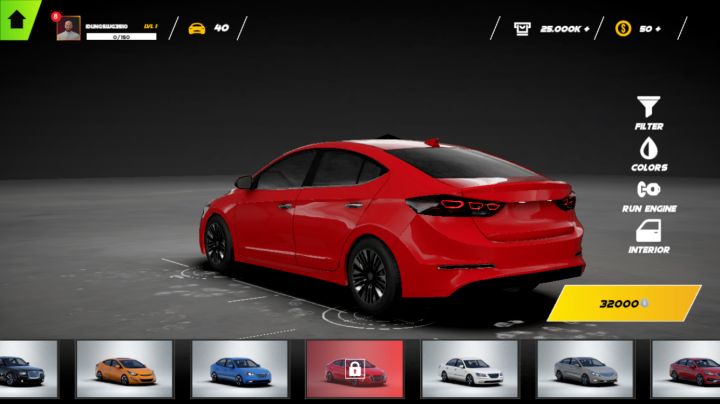Select the orange car thumbnail
Viewport: 720px width, 404px height.
pos(124,369)
